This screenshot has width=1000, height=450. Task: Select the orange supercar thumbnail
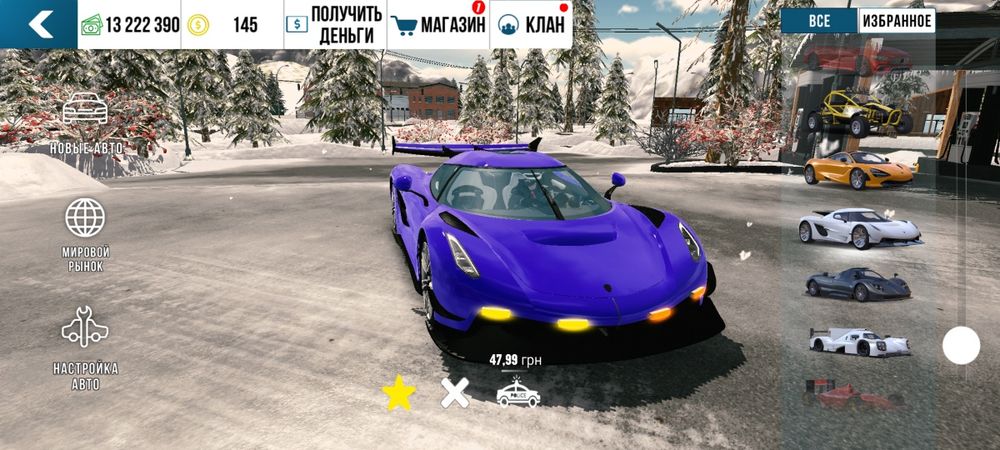pyautogui.click(x=858, y=170)
